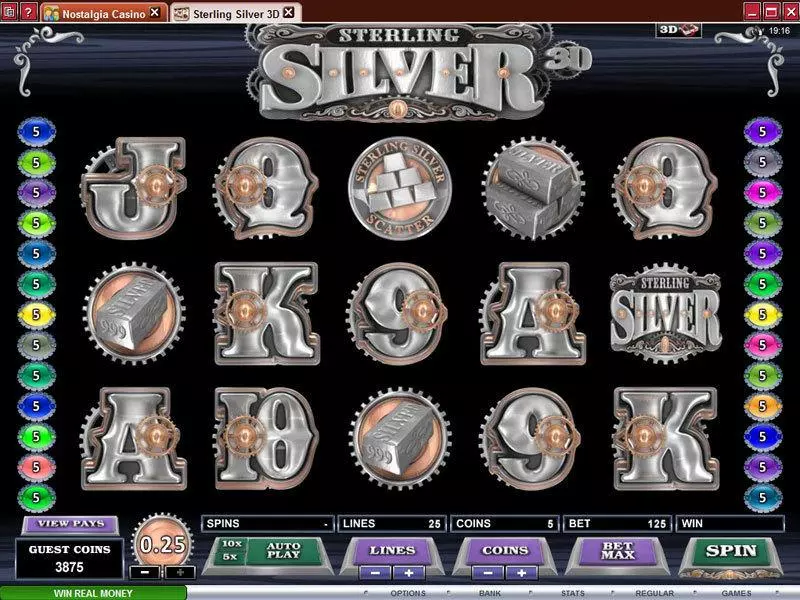Close the Sterling Silver 3D tab

[288, 12]
